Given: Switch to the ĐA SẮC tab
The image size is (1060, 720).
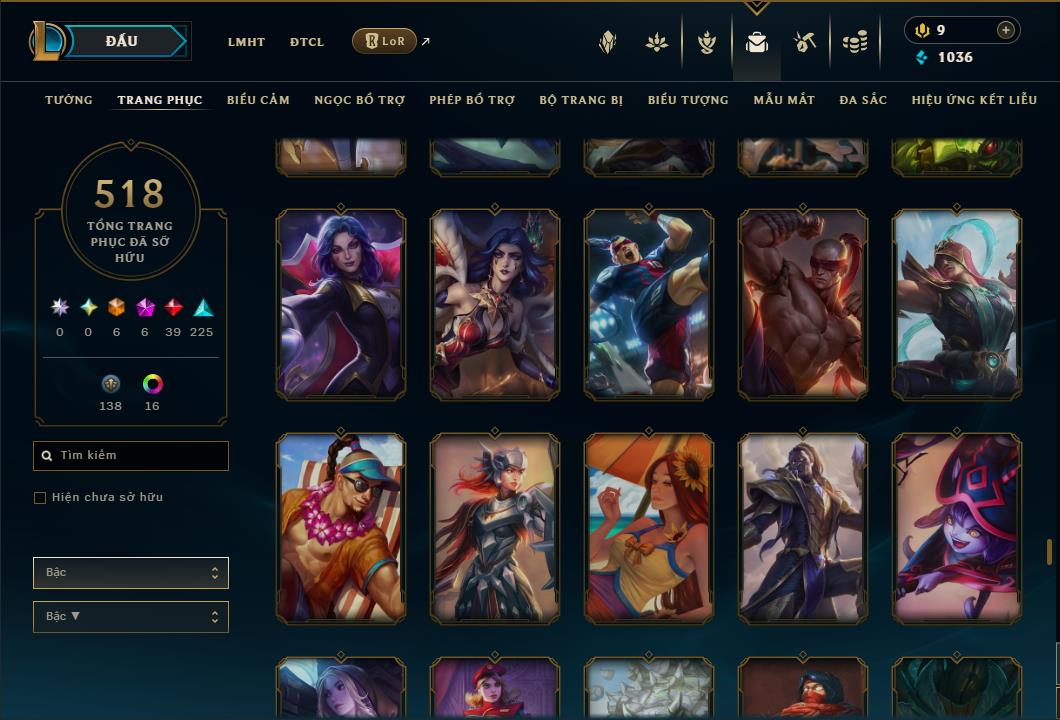Looking at the screenshot, I should (863, 100).
